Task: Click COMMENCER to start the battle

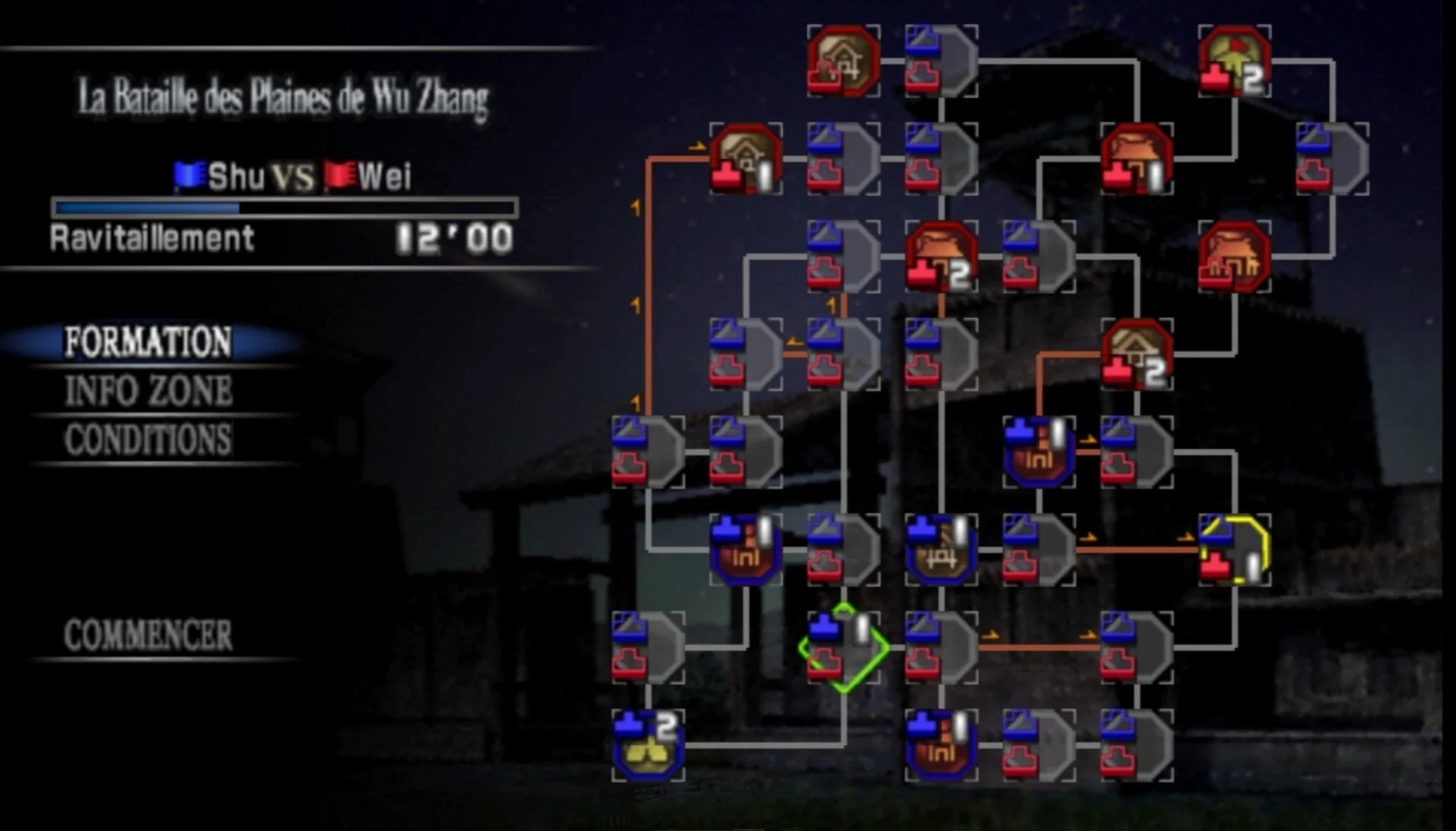Action: 146,632
